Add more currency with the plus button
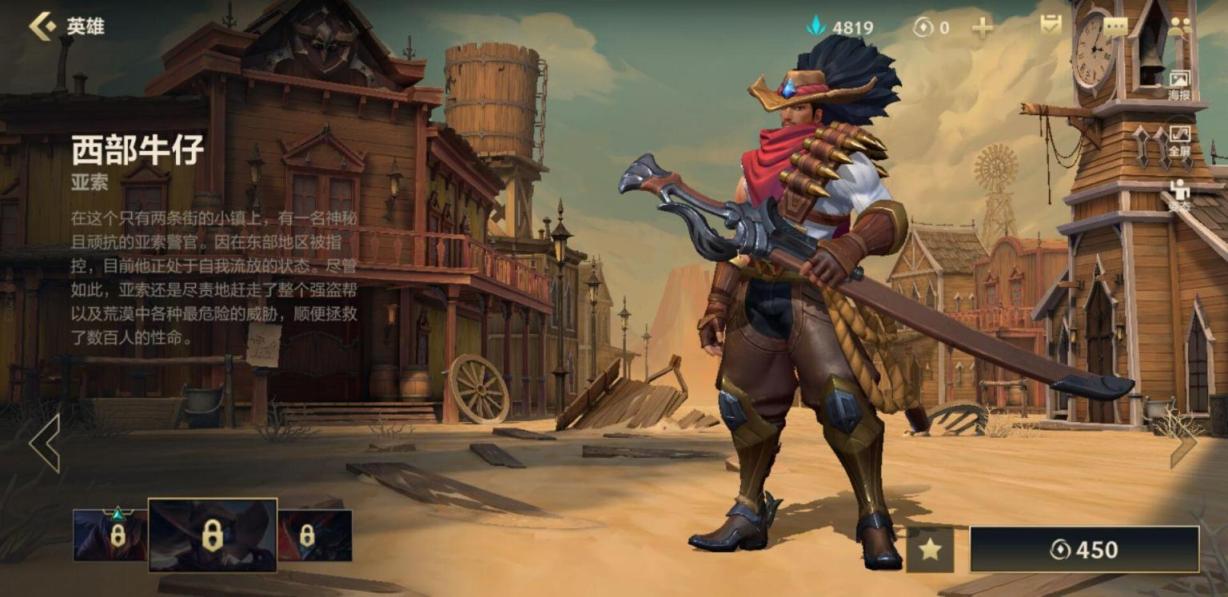This screenshot has width=1228, height=597. click(x=983, y=28)
